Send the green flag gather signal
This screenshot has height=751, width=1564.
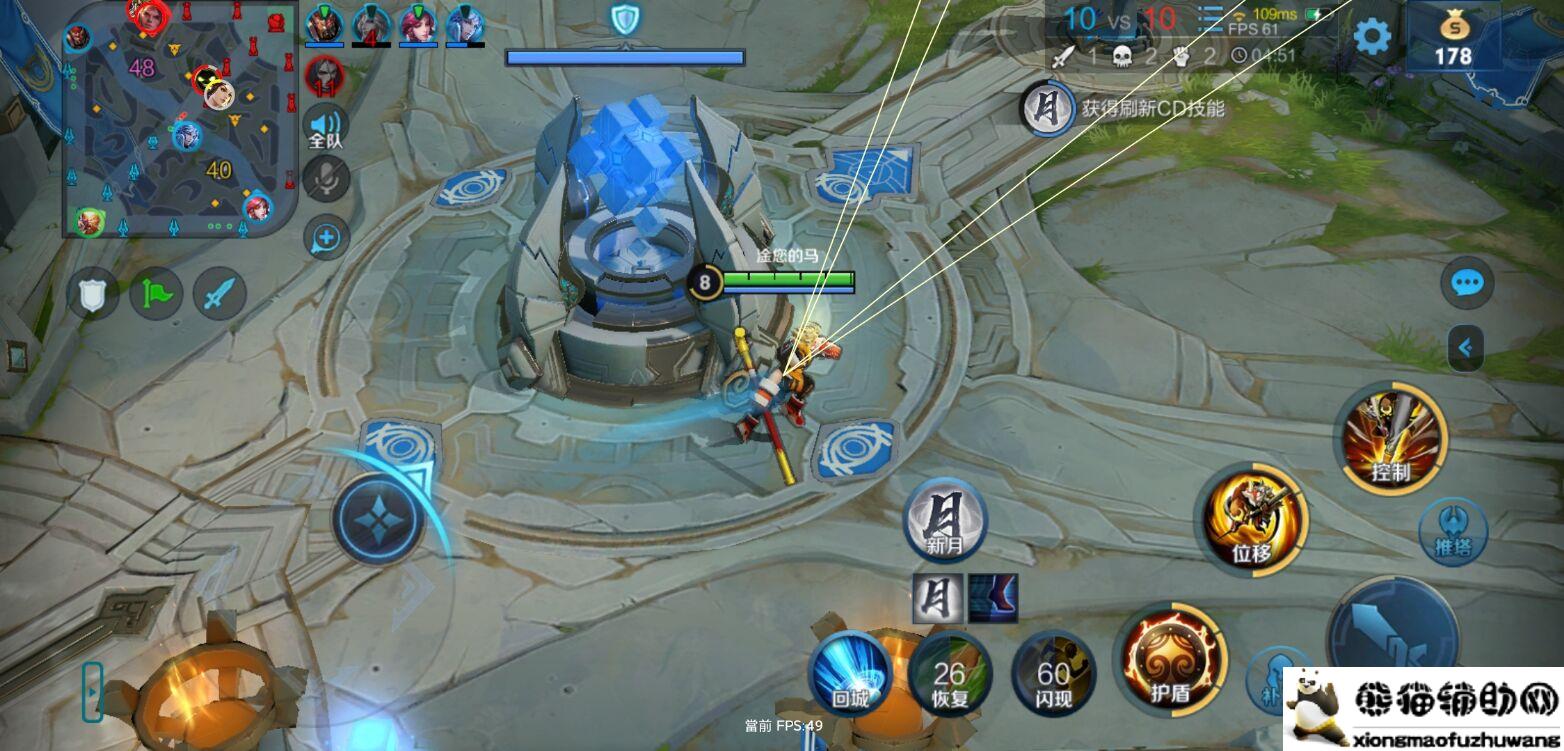[156, 295]
